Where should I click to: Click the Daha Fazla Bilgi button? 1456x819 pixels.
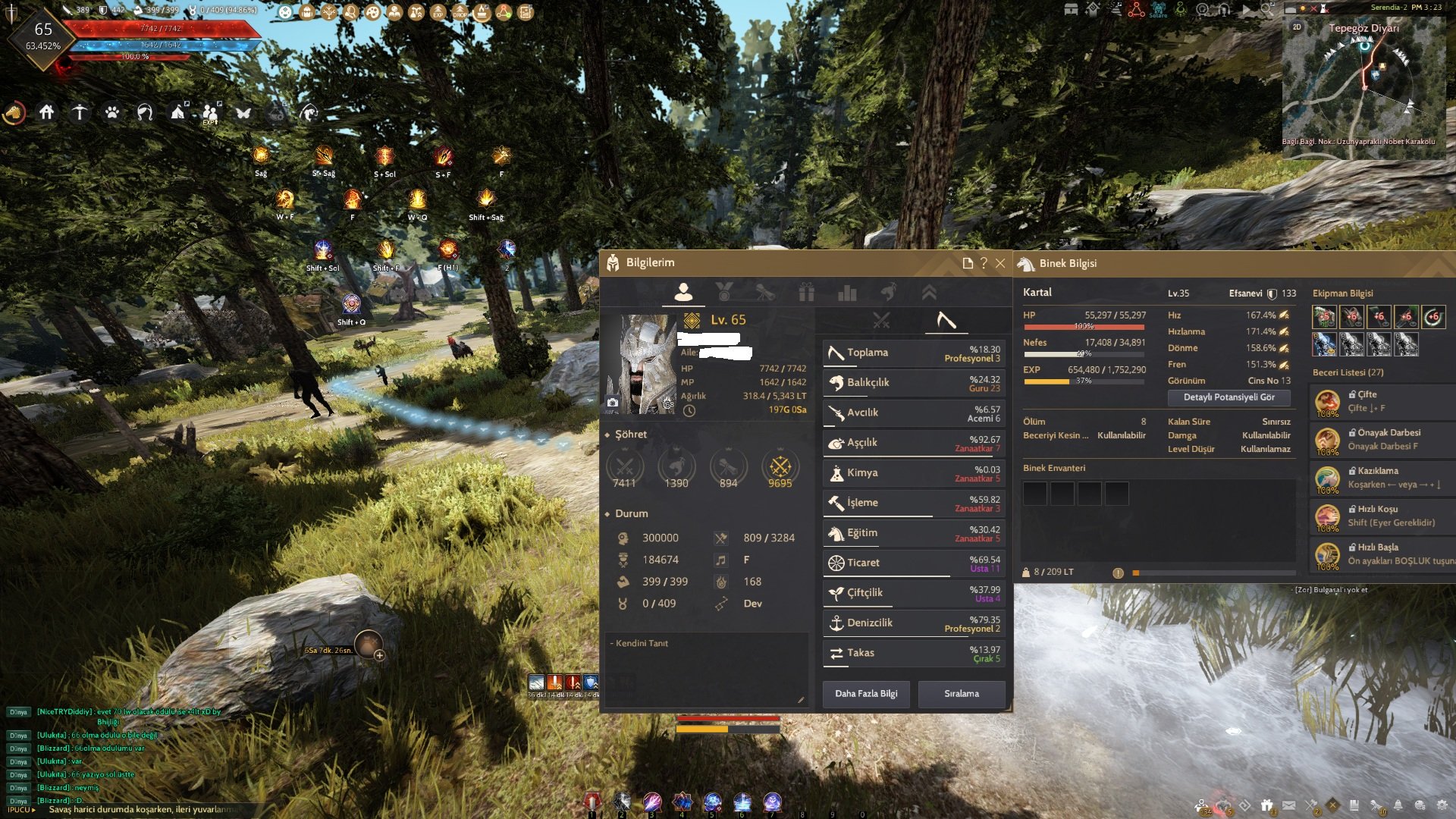(866, 693)
